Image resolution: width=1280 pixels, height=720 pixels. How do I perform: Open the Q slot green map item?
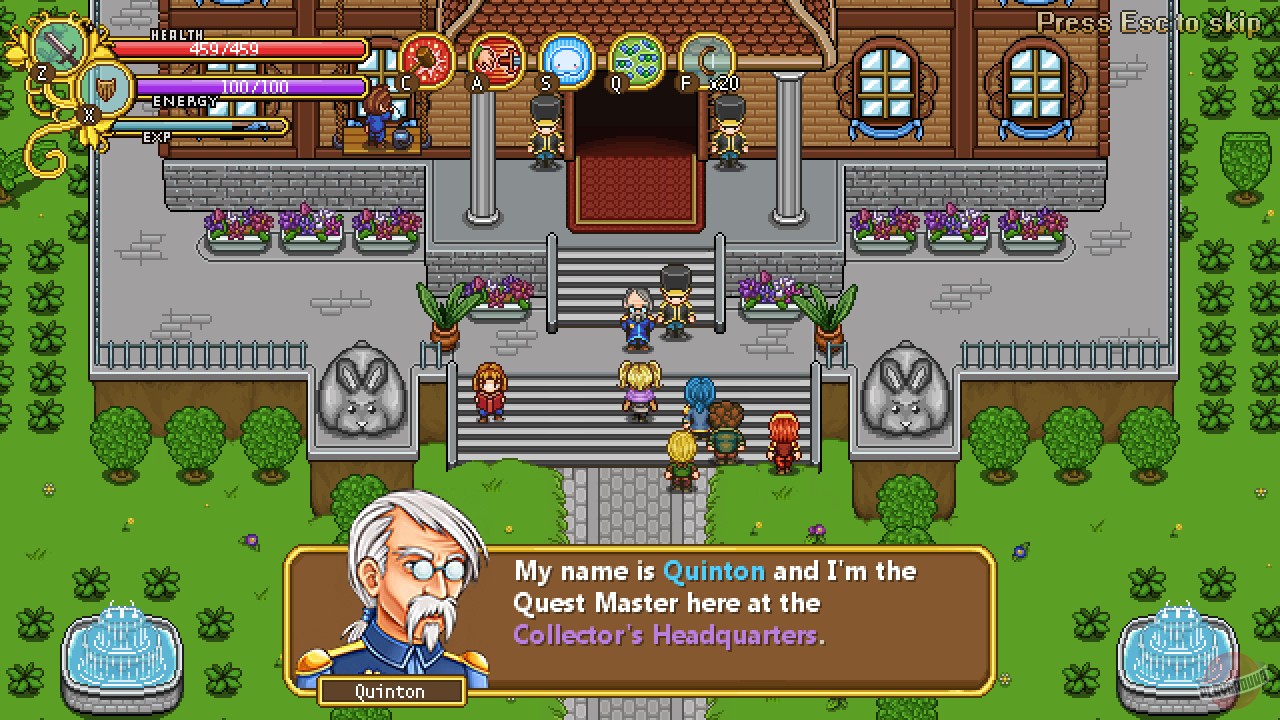click(634, 55)
